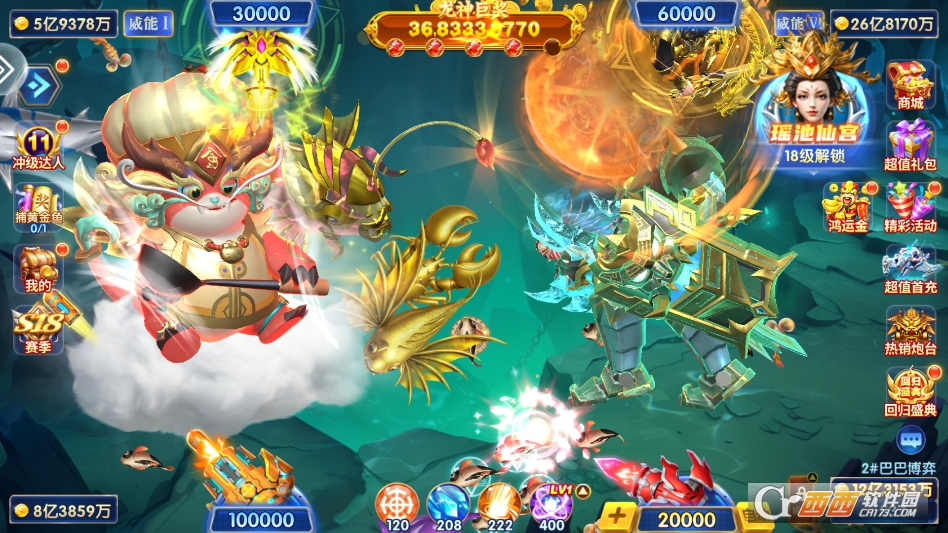Screen dimensions: 948x533
Task: Open the 热销炮台 cannon shop
Action: pos(911,330)
